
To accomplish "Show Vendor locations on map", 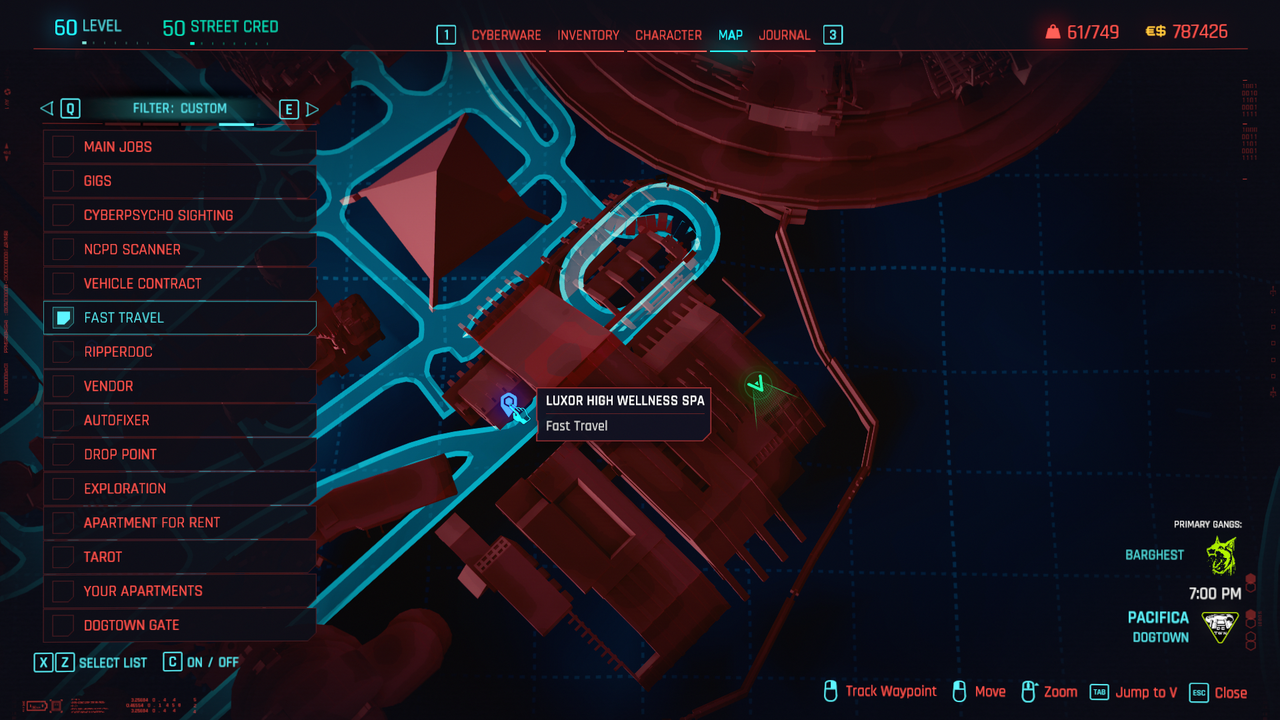I will tap(63, 386).
